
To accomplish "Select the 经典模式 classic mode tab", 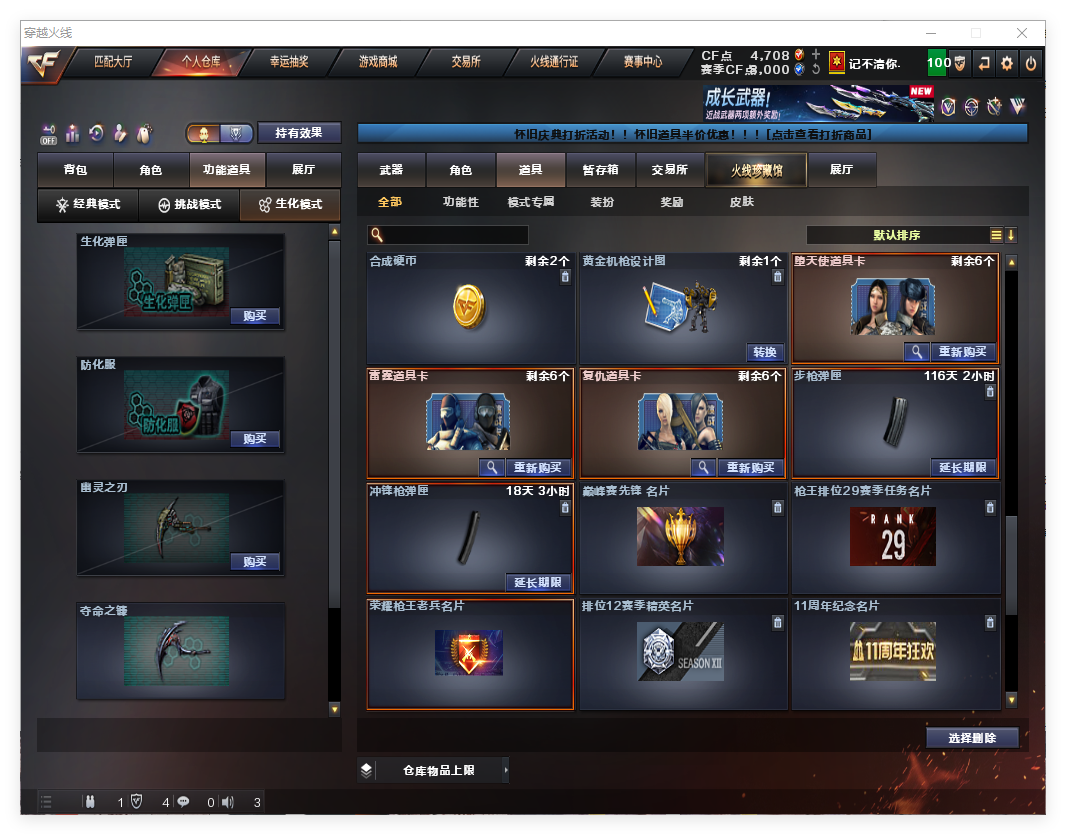I will point(88,204).
